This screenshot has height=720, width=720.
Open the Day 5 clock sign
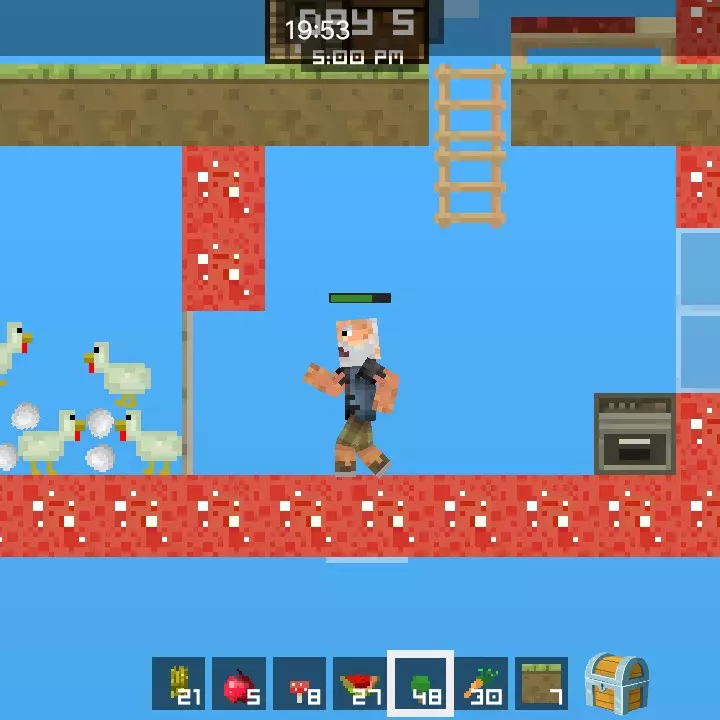pyautogui.click(x=347, y=32)
